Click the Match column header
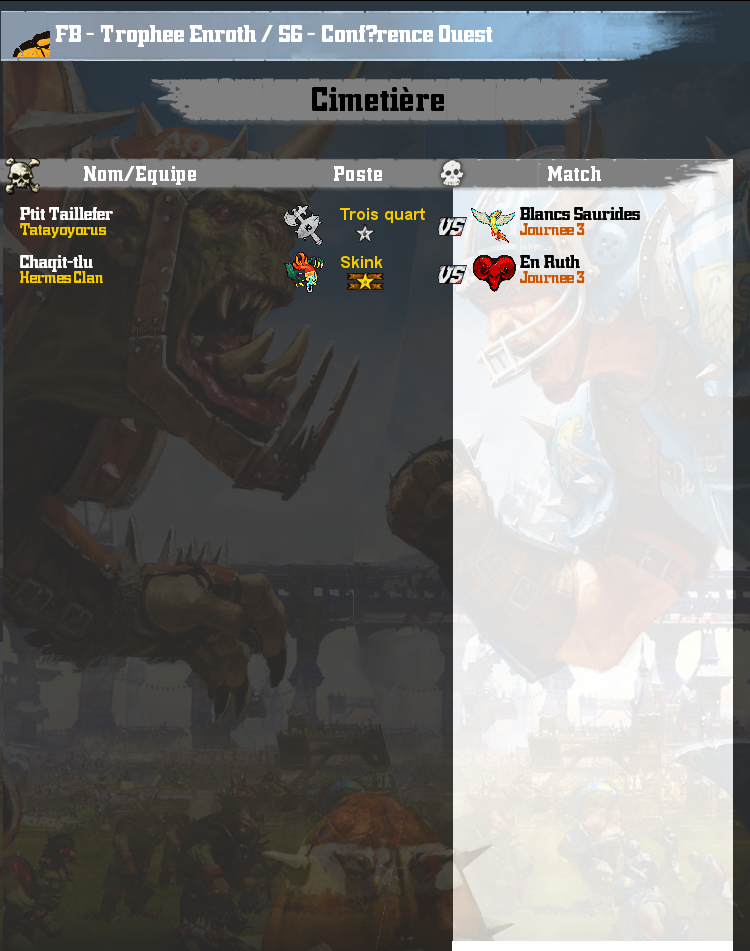Viewport: 750px width, 951px height. pyautogui.click(x=574, y=174)
